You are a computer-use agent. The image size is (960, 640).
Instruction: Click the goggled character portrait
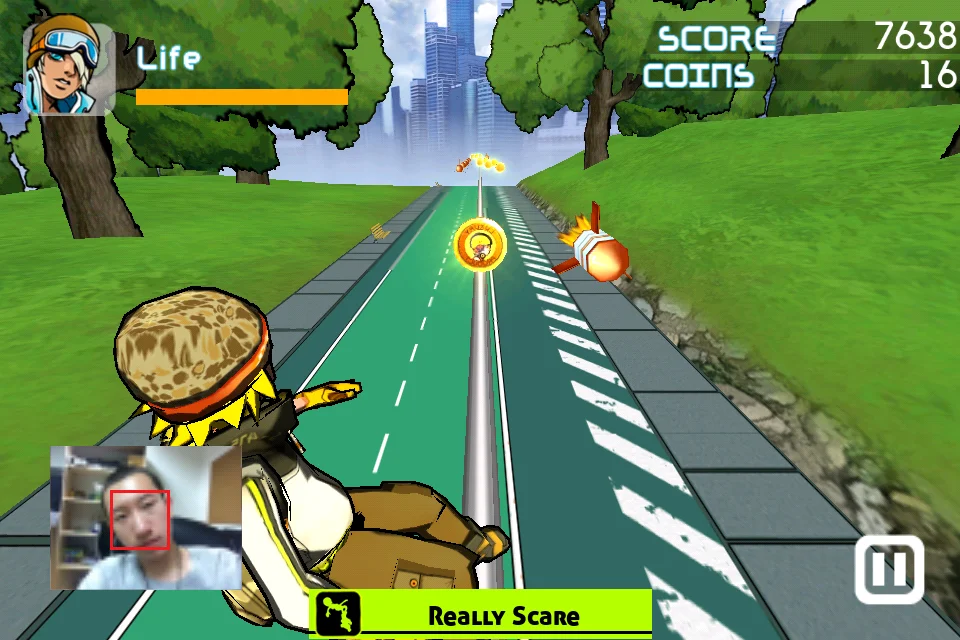[x=68, y=66]
